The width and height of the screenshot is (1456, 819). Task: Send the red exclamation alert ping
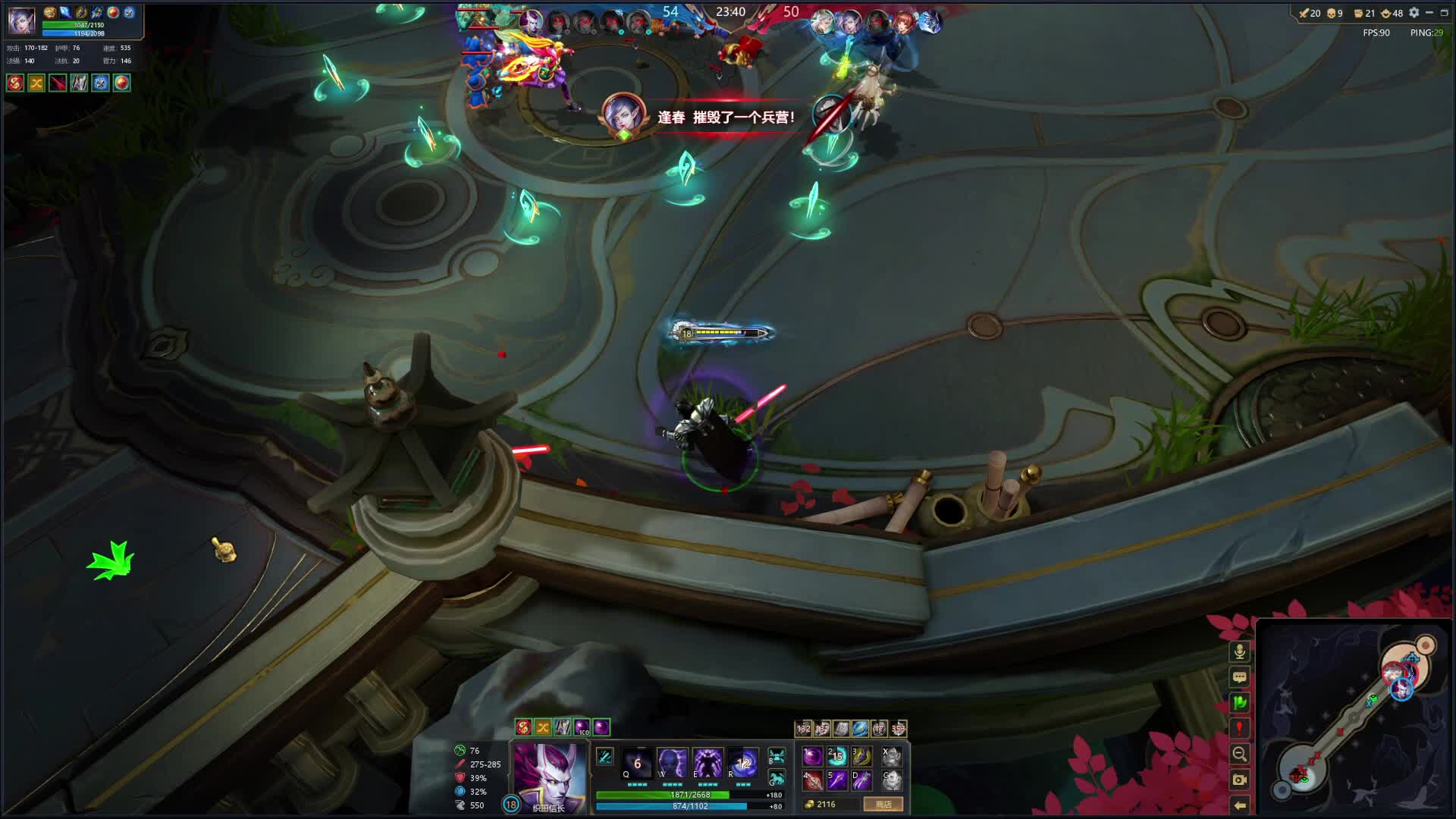coord(1240,728)
